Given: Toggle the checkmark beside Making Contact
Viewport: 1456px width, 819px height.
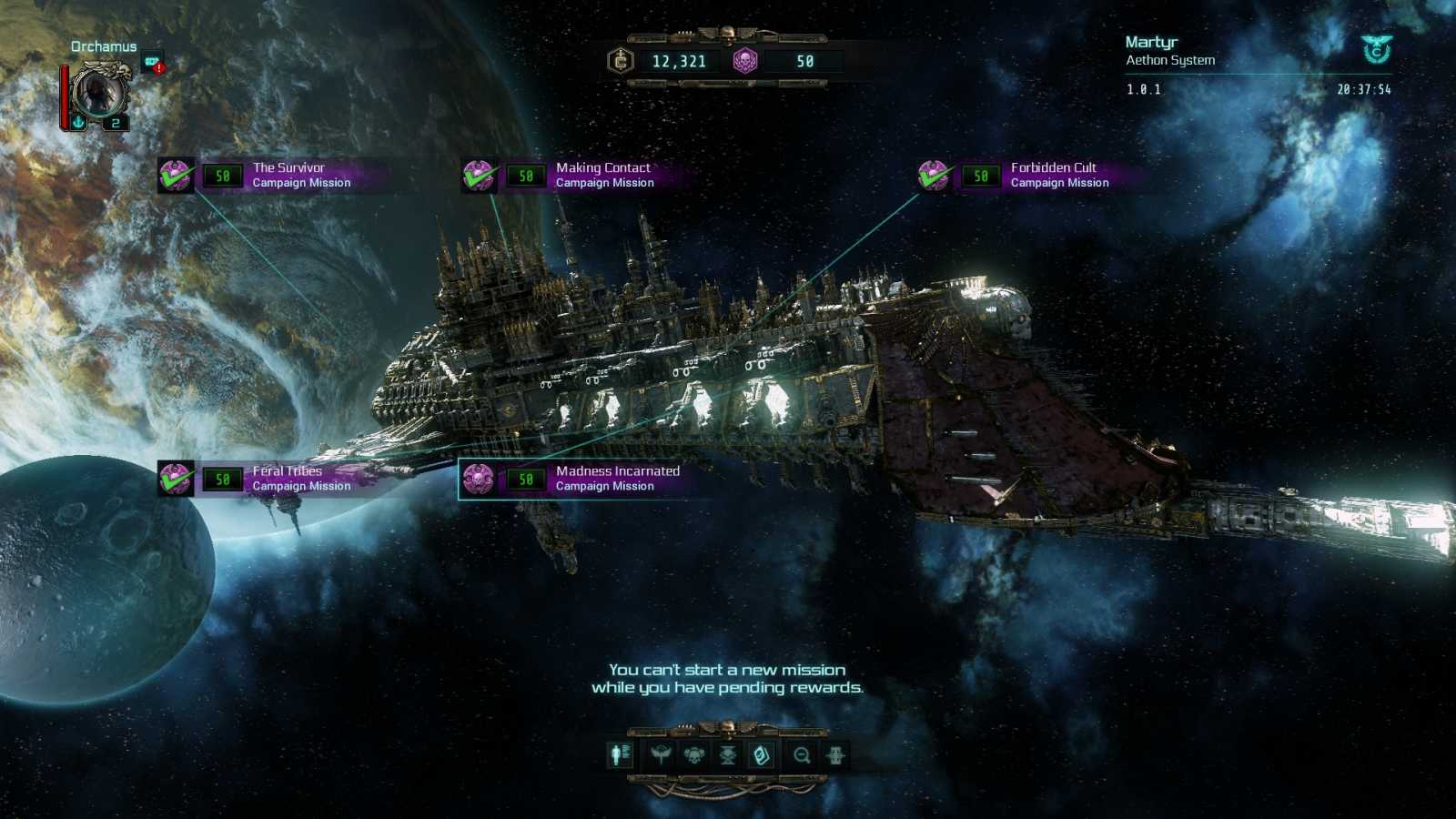Looking at the screenshot, I should [x=478, y=176].
